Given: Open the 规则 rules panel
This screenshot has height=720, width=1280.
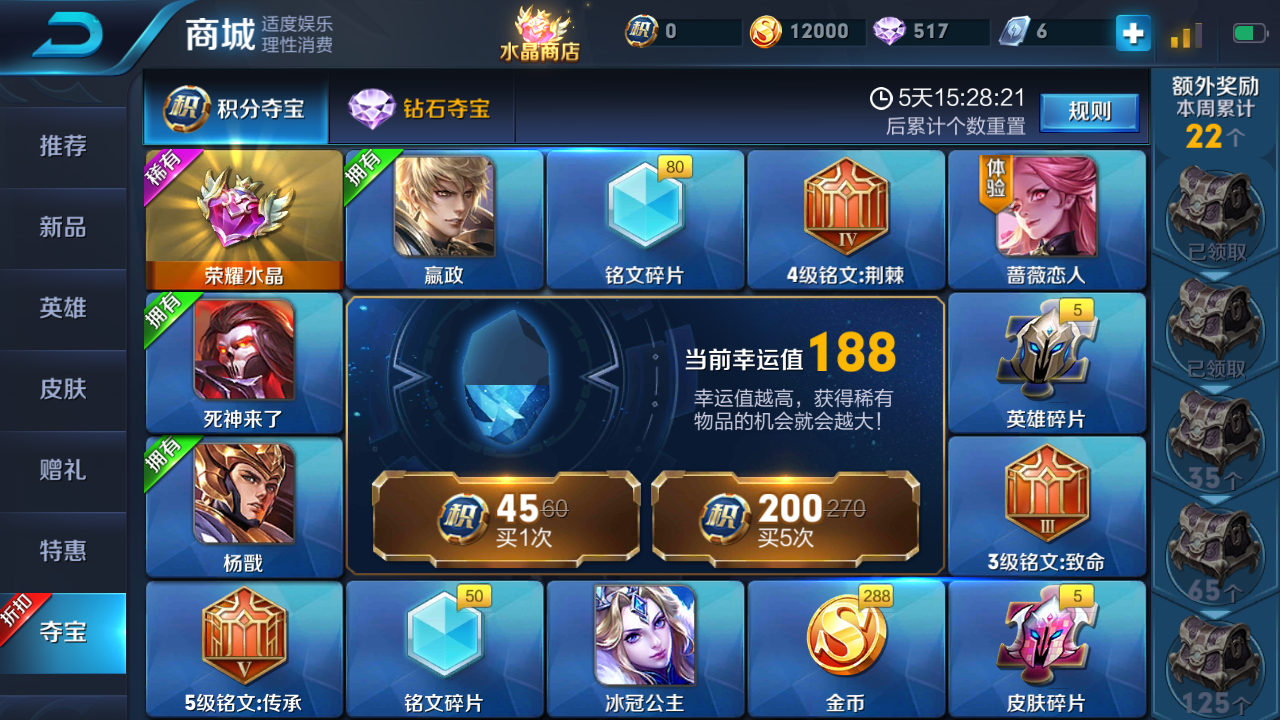Looking at the screenshot, I should [1089, 113].
